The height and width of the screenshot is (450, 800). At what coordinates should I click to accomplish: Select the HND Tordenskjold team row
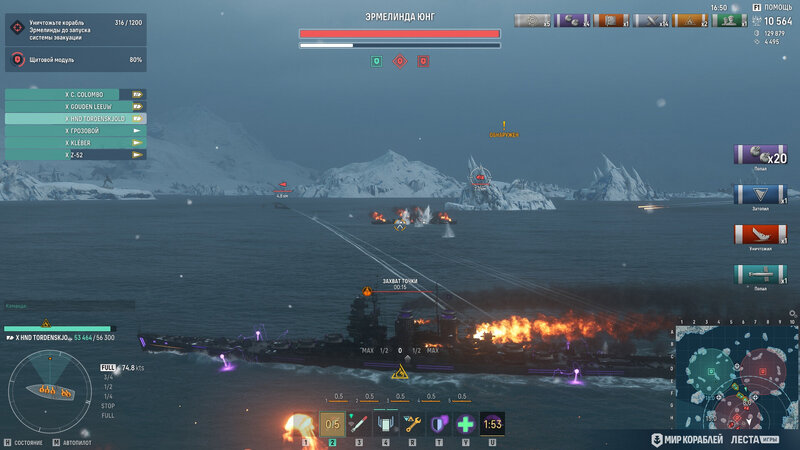[x=76, y=118]
